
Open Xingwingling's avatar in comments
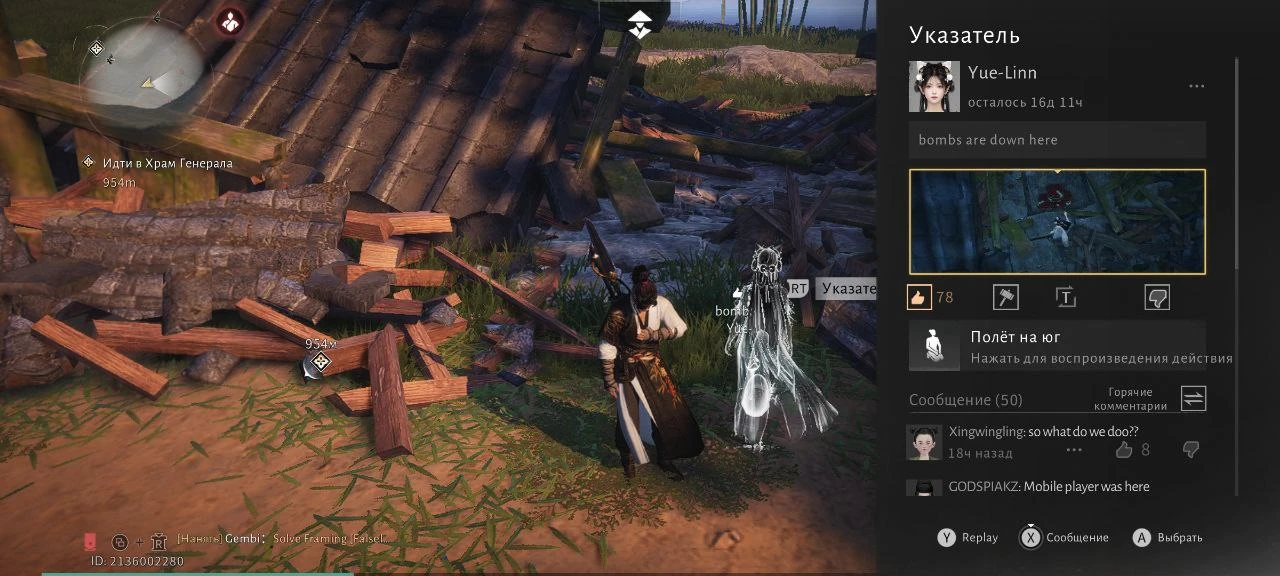pyautogui.click(x=924, y=442)
